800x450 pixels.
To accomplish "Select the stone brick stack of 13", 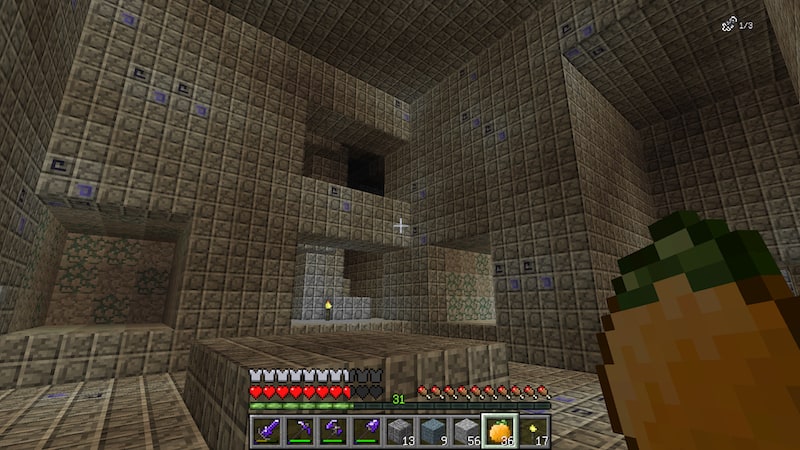I will click(400, 430).
